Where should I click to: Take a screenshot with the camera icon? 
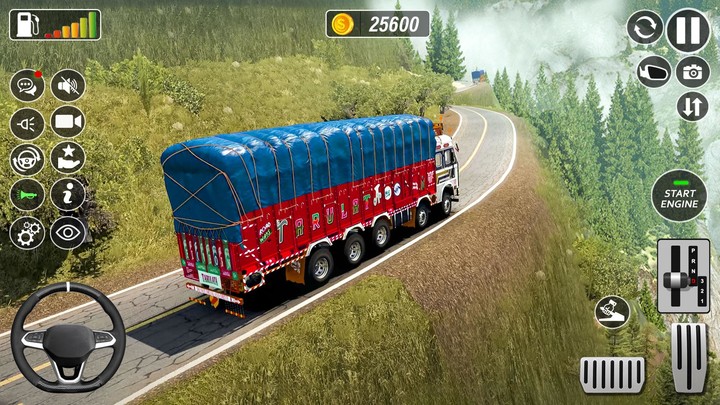click(692, 71)
